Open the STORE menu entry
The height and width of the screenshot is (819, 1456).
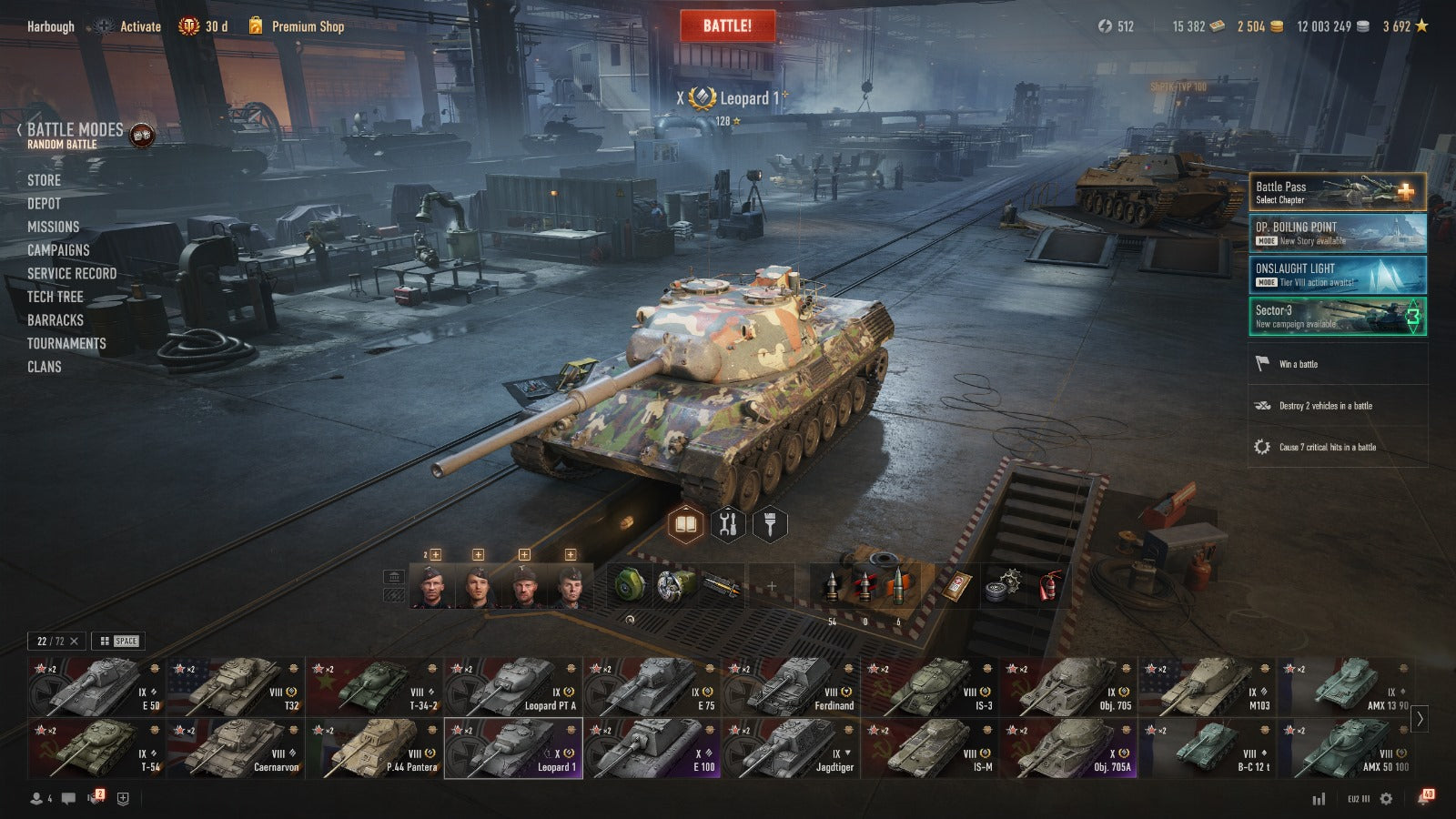click(44, 180)
